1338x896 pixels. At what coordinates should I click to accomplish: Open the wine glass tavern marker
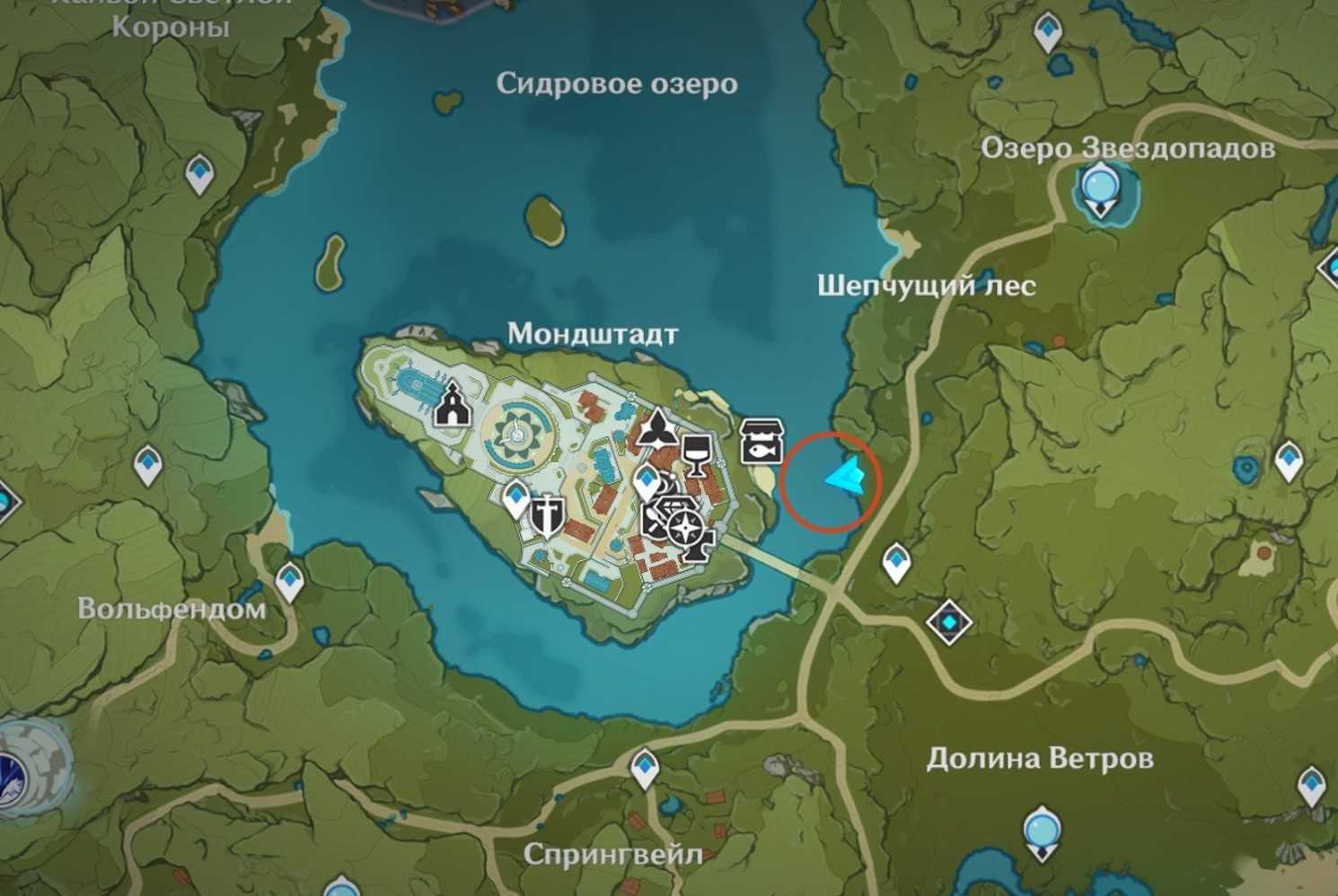click(x=696, y=453)
